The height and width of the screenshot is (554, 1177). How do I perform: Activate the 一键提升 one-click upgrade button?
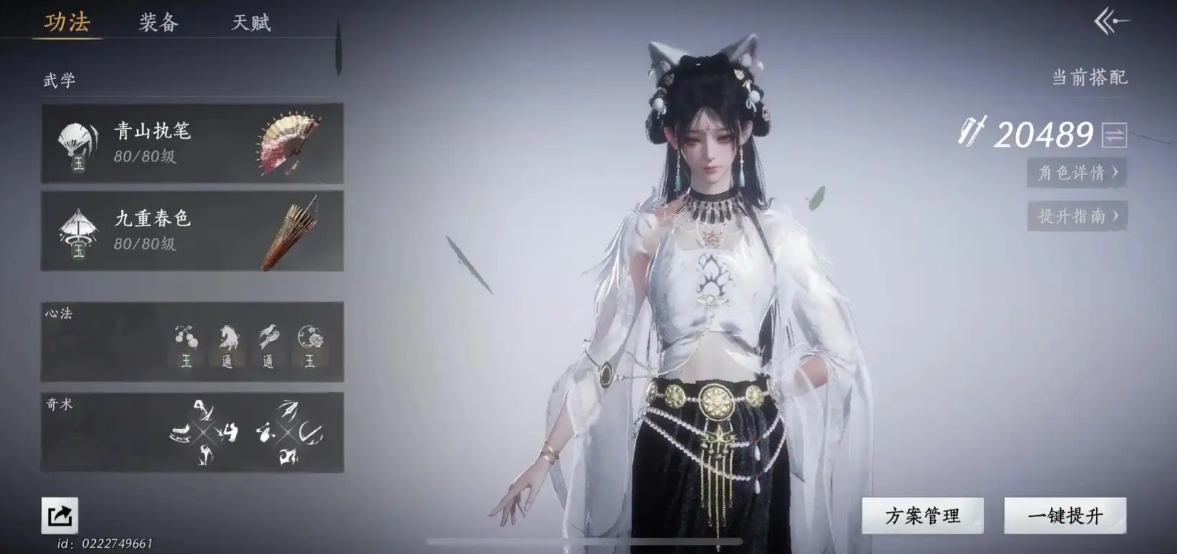click(x=1065, y=516)
